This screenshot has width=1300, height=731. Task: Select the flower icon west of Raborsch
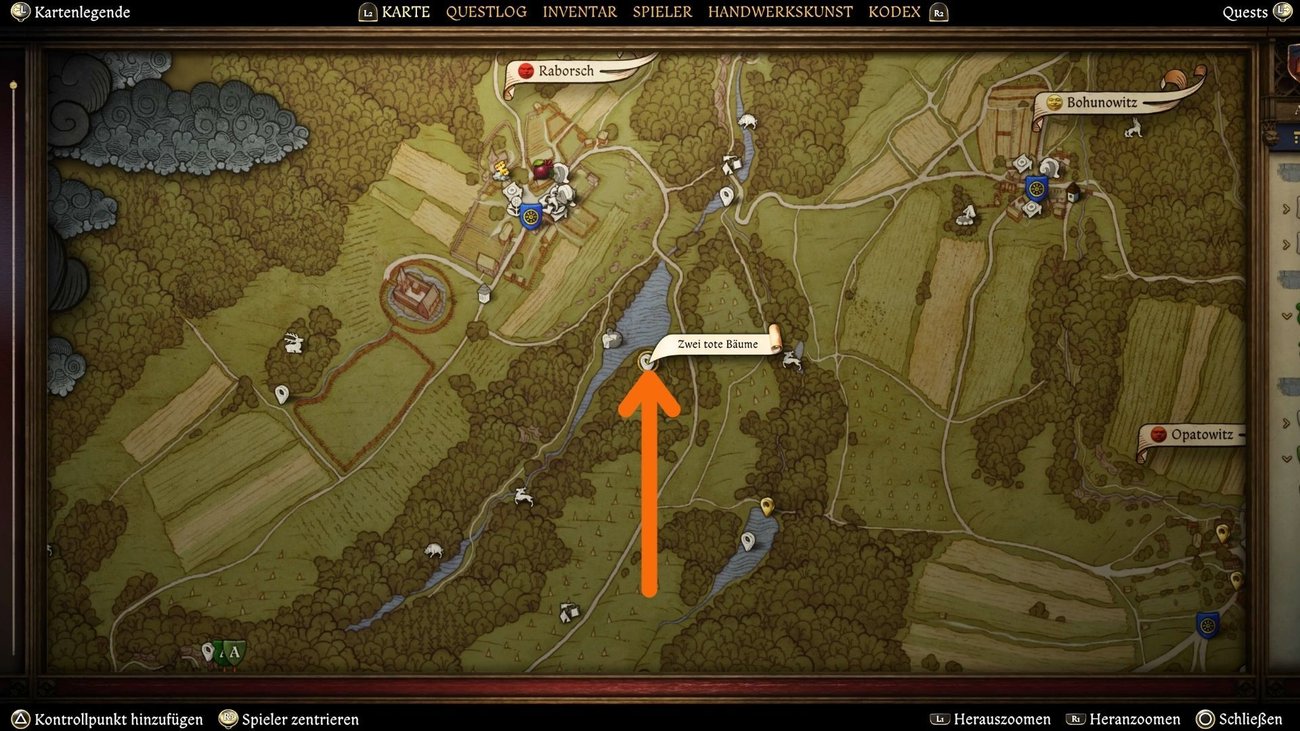click(x=515, y=205)
